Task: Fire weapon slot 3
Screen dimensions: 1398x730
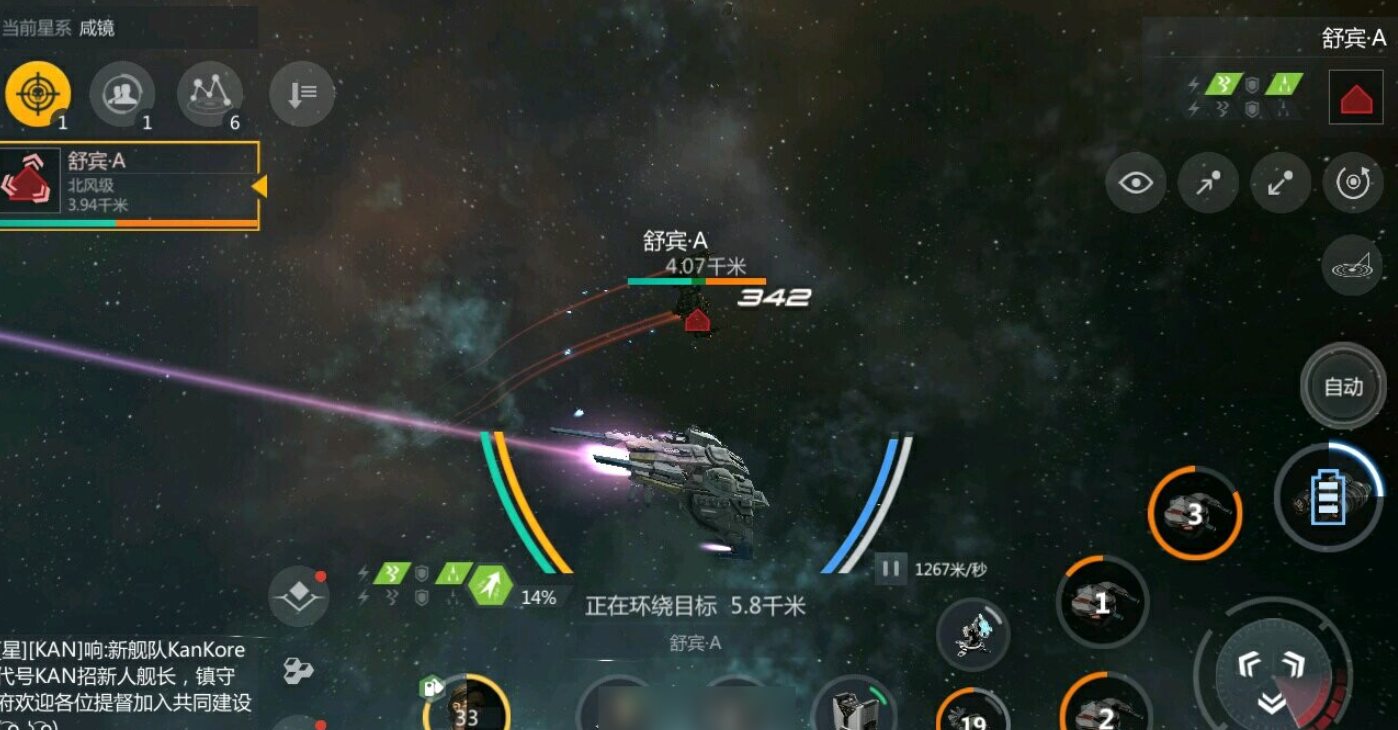Action: (1194, 512)
